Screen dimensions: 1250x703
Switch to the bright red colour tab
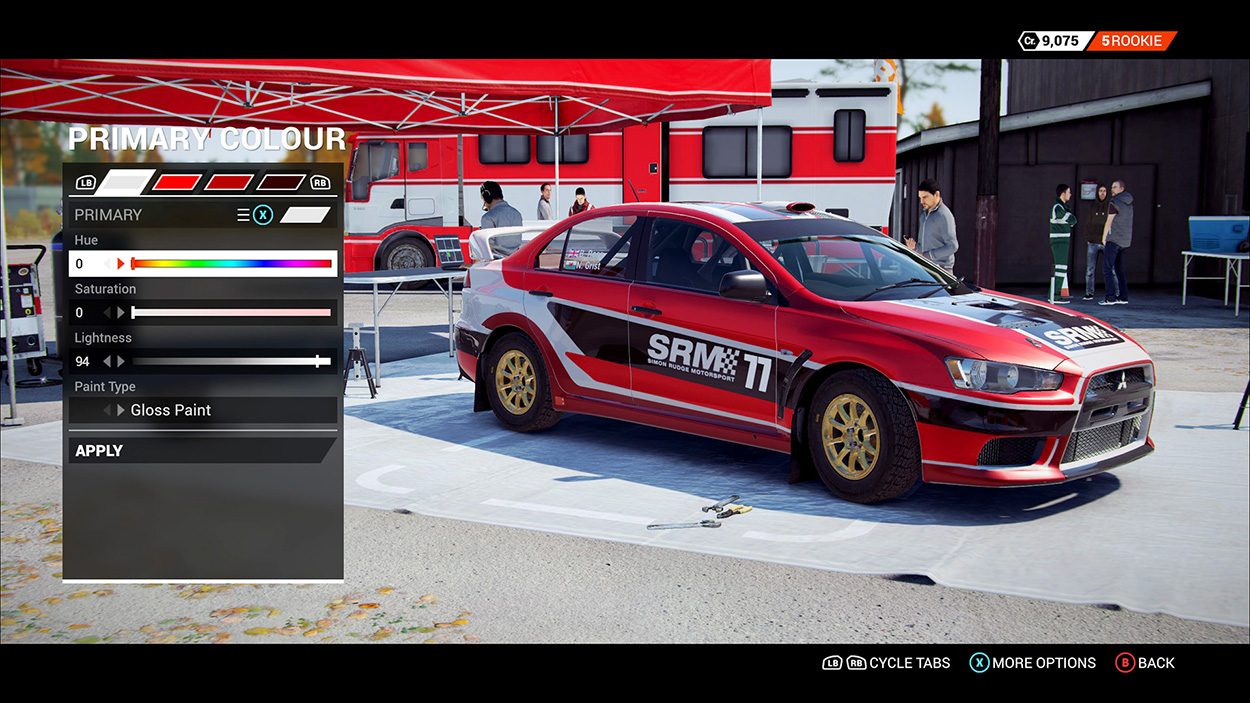(176, 182)
